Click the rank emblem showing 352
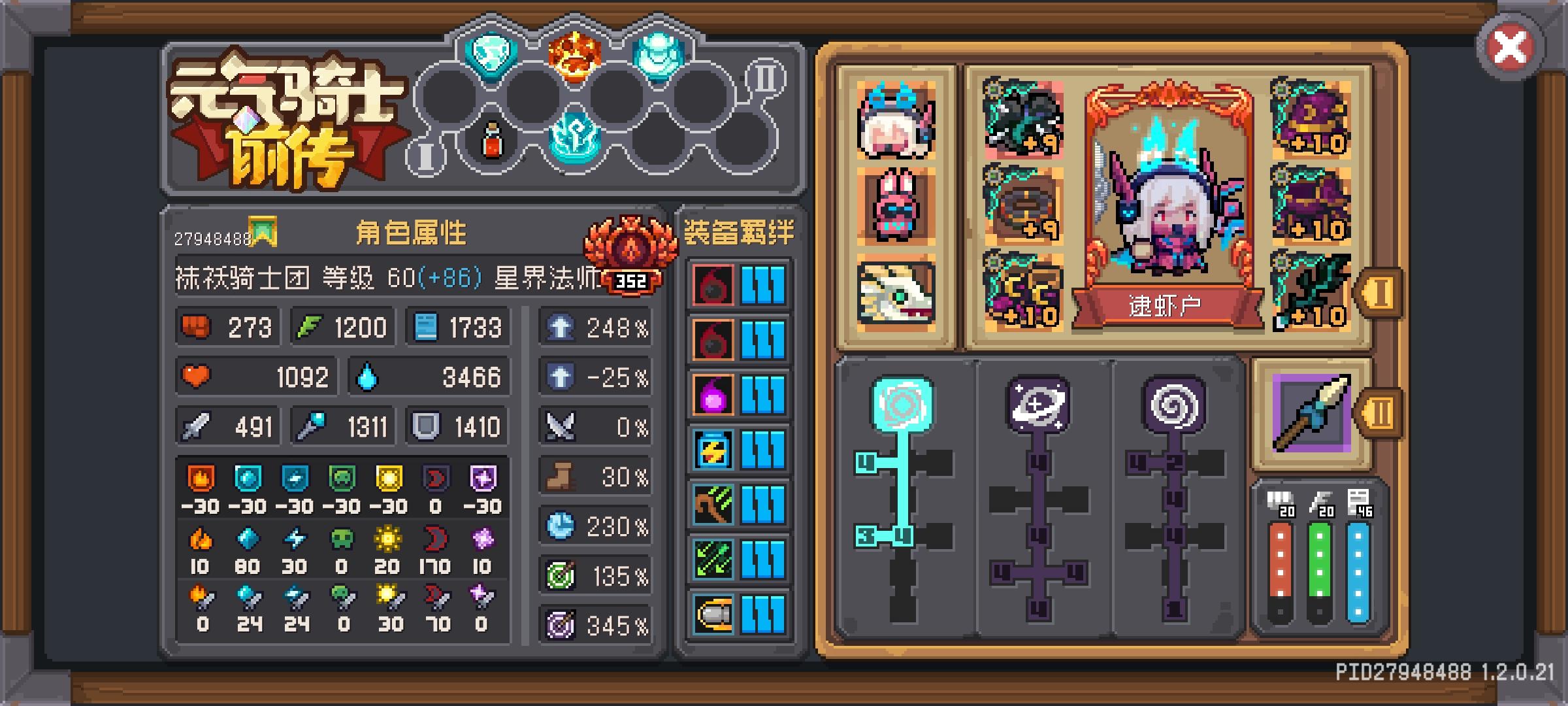The width and height of the screenshot is (1568, 706). click(632, 282)
